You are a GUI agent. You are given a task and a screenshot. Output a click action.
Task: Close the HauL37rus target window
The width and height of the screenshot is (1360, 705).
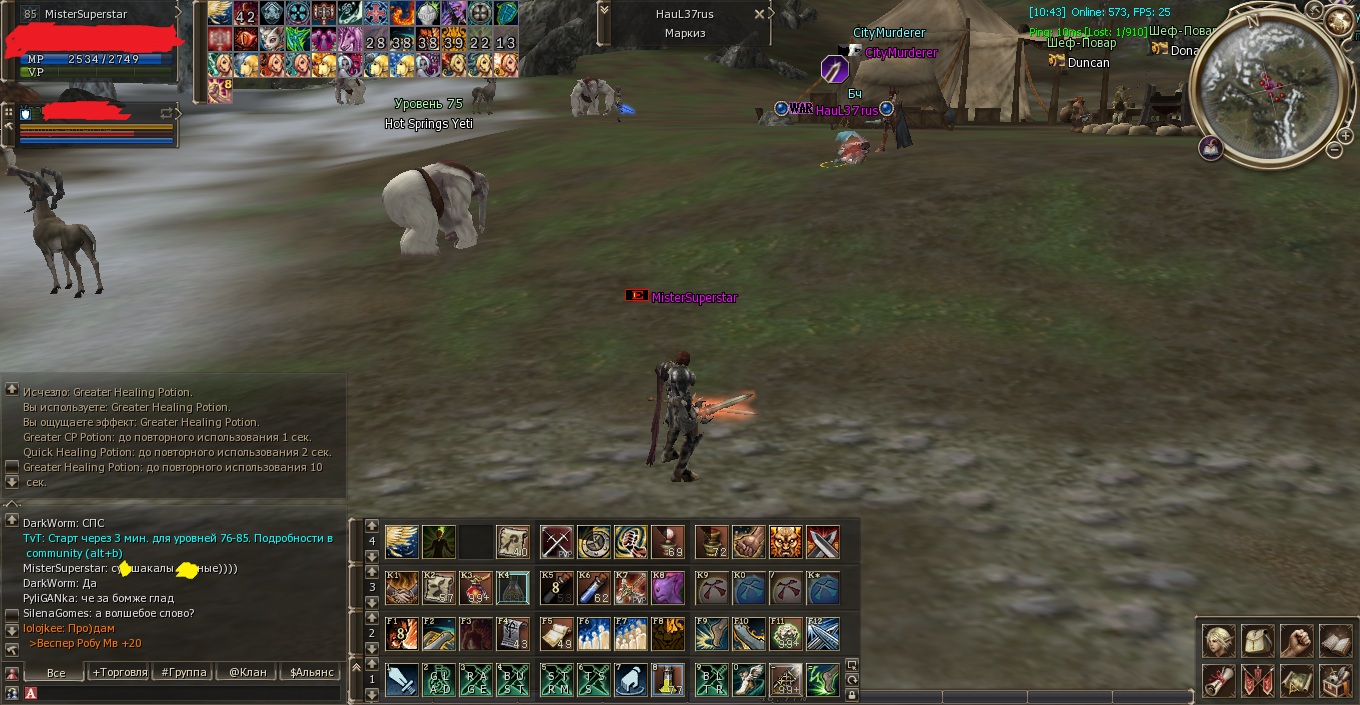760,15
